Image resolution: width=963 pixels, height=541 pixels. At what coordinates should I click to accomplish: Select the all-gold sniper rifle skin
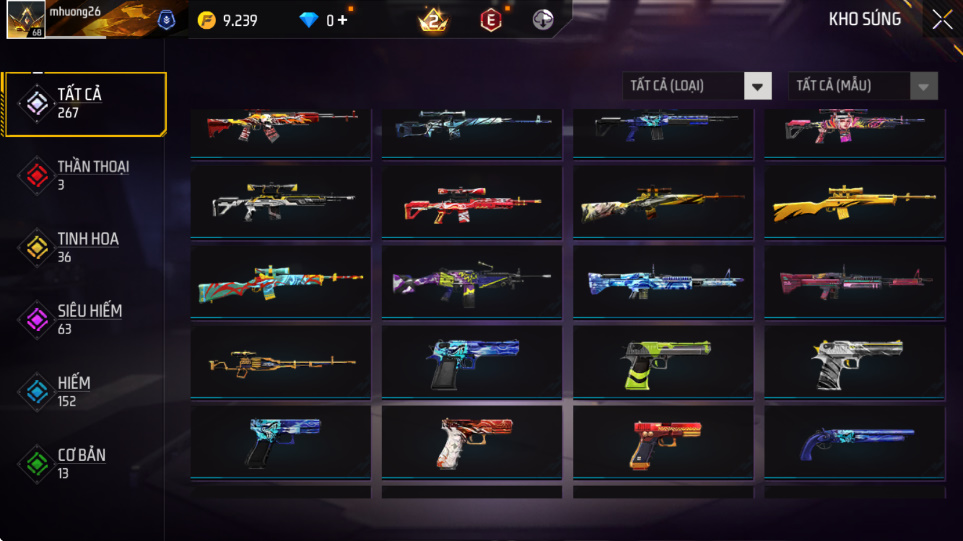point(854,203)
